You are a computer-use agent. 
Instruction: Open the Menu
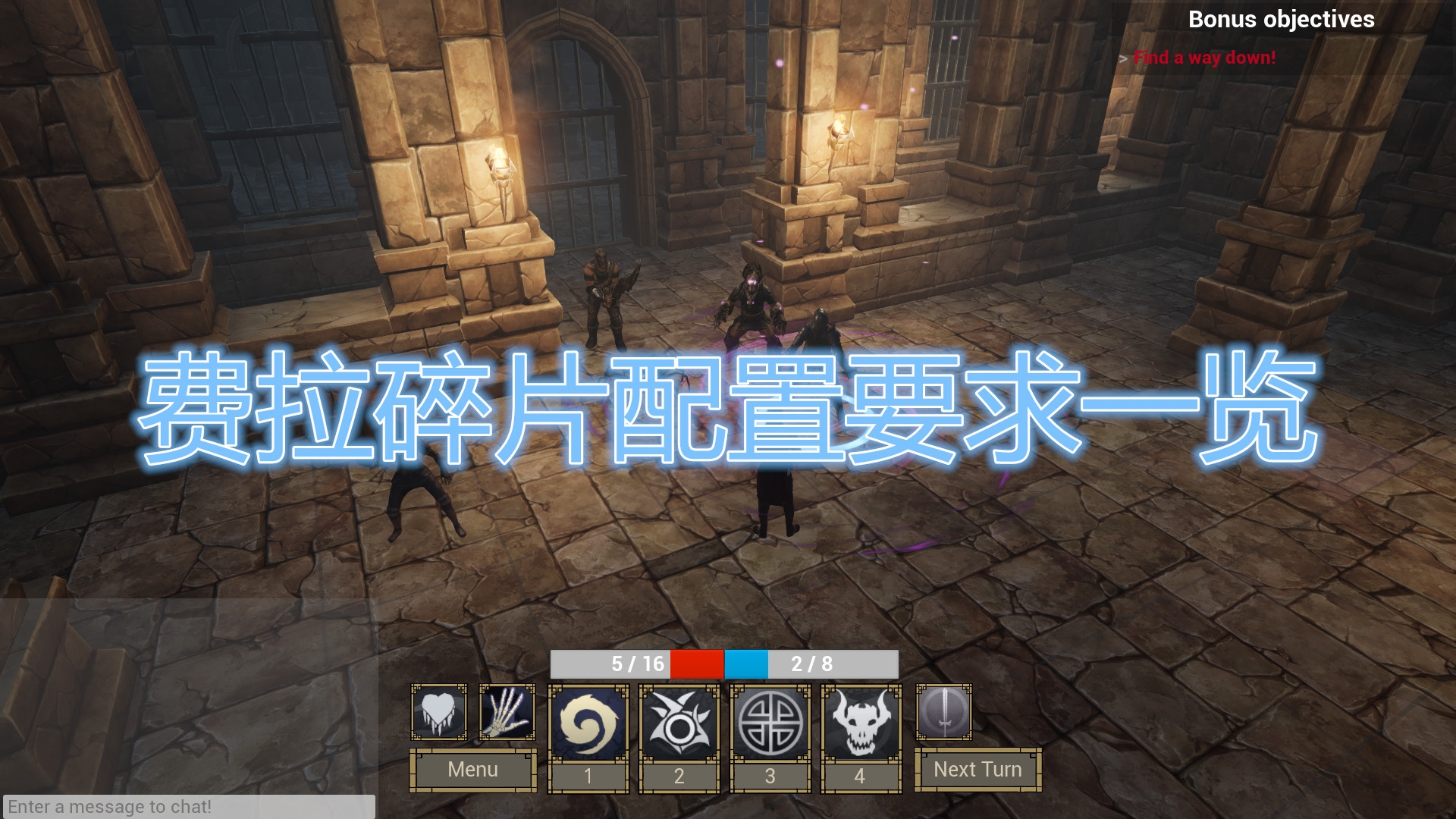(x=472, y=770)
